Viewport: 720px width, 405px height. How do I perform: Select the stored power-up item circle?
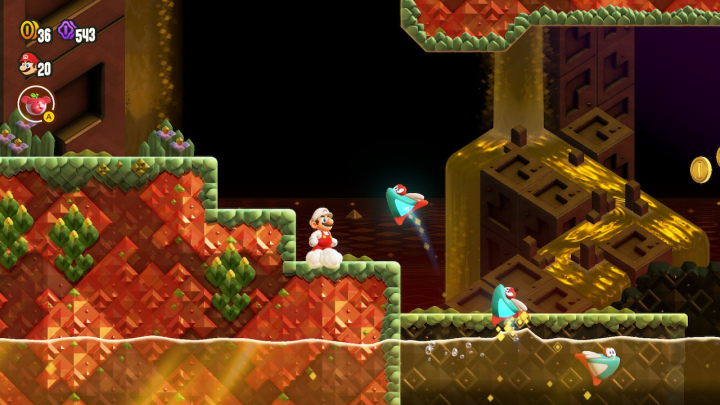tap(36, 103)
